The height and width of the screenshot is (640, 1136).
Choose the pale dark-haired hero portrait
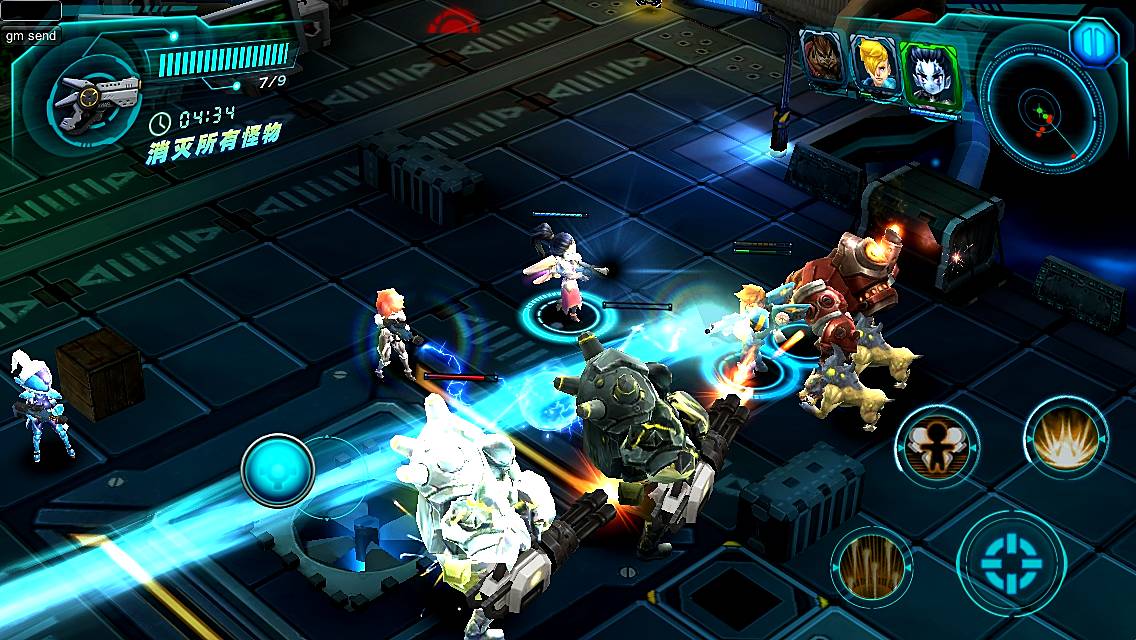[x=928, y=74]
